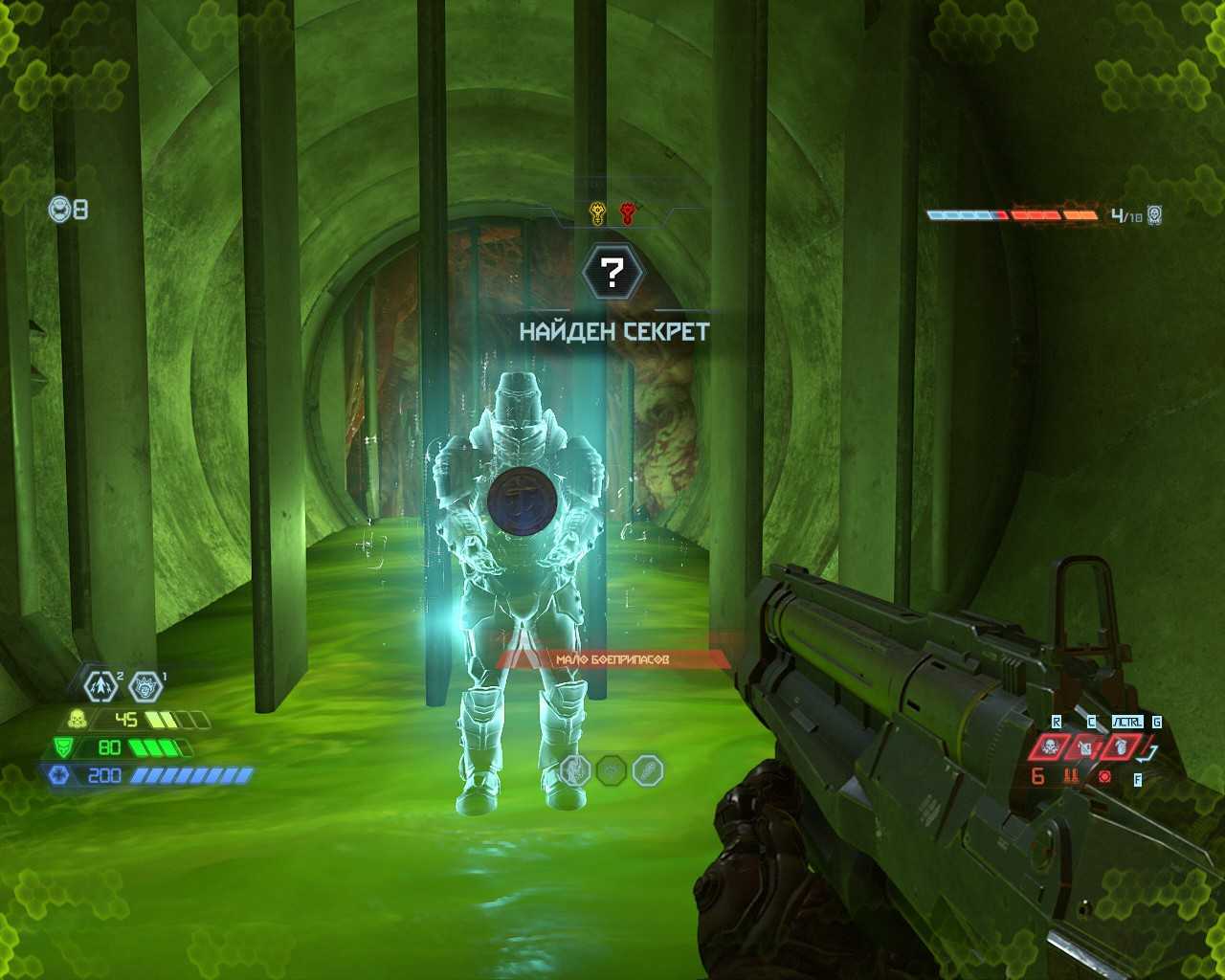Click the secret found question mark icon
Screen dimensions: 1225x980
click(614, 273)
